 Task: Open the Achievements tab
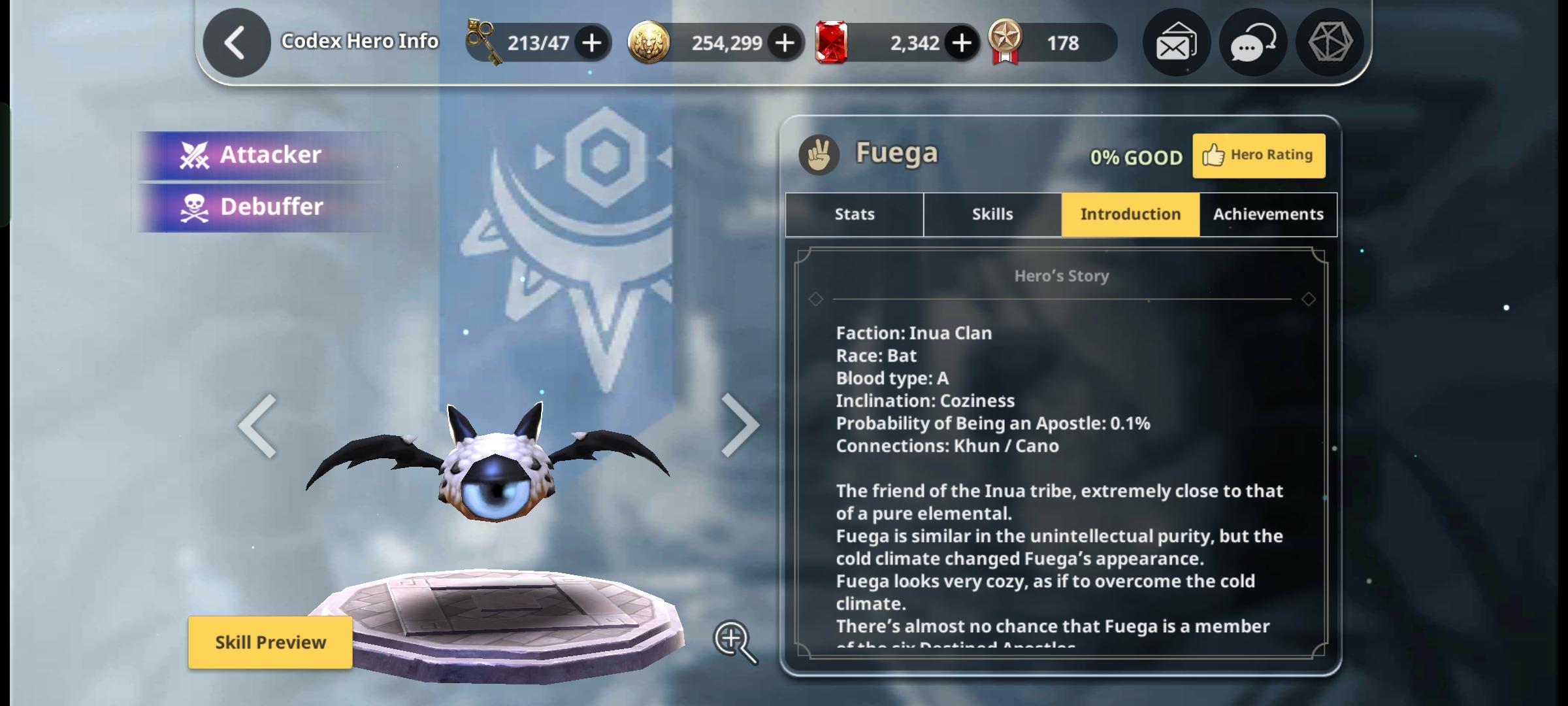click(x=1268, y=214)
